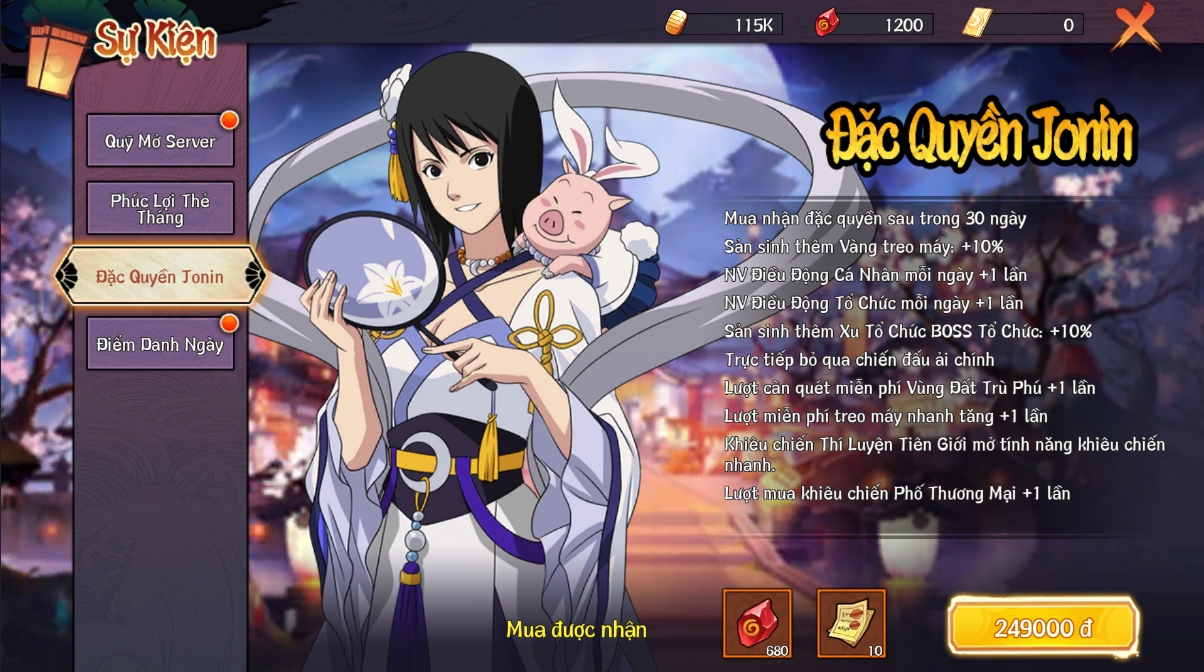The image size is (1204, 672).
Task: View the scroll ticket reward of 10
Action: (851, 623)
